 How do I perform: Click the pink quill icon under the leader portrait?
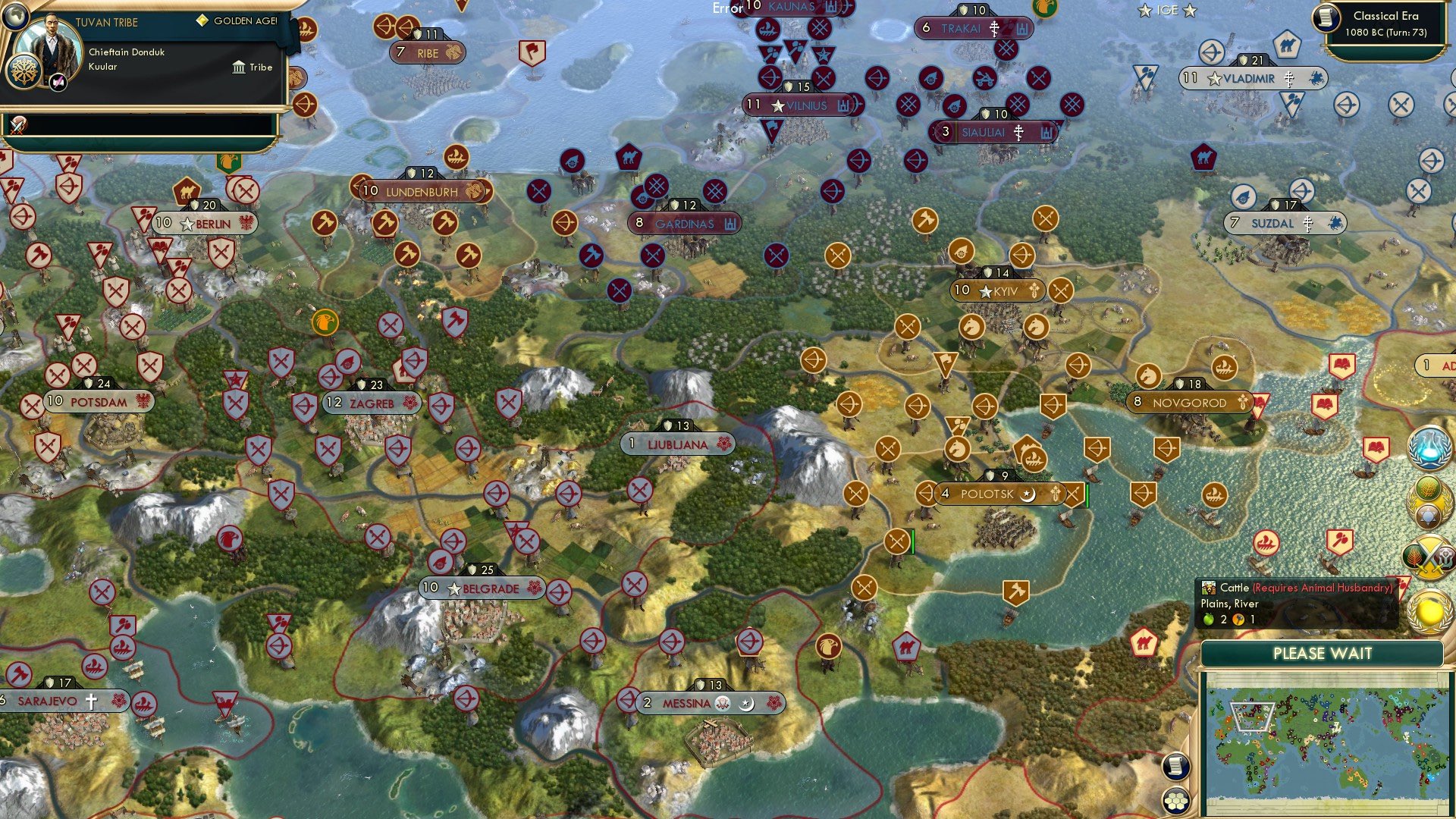tap(58, 83)
